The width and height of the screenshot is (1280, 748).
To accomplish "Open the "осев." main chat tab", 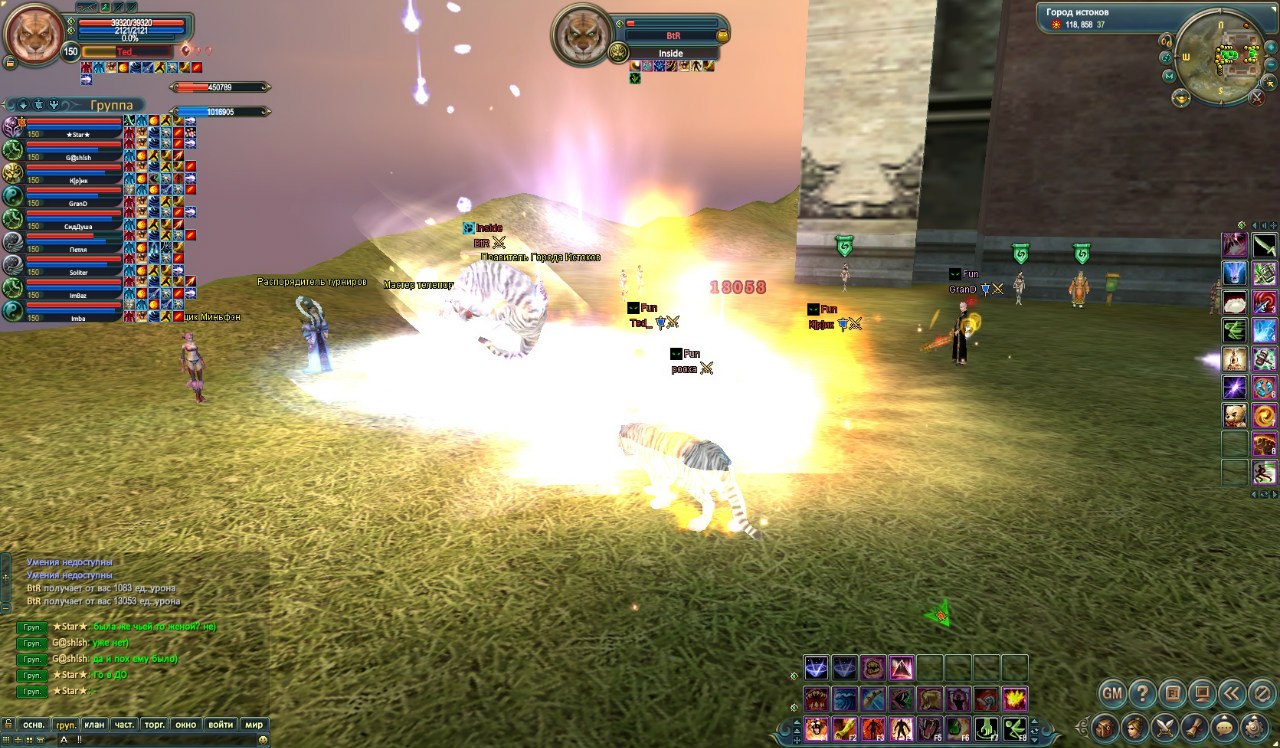I will [34, 725].
